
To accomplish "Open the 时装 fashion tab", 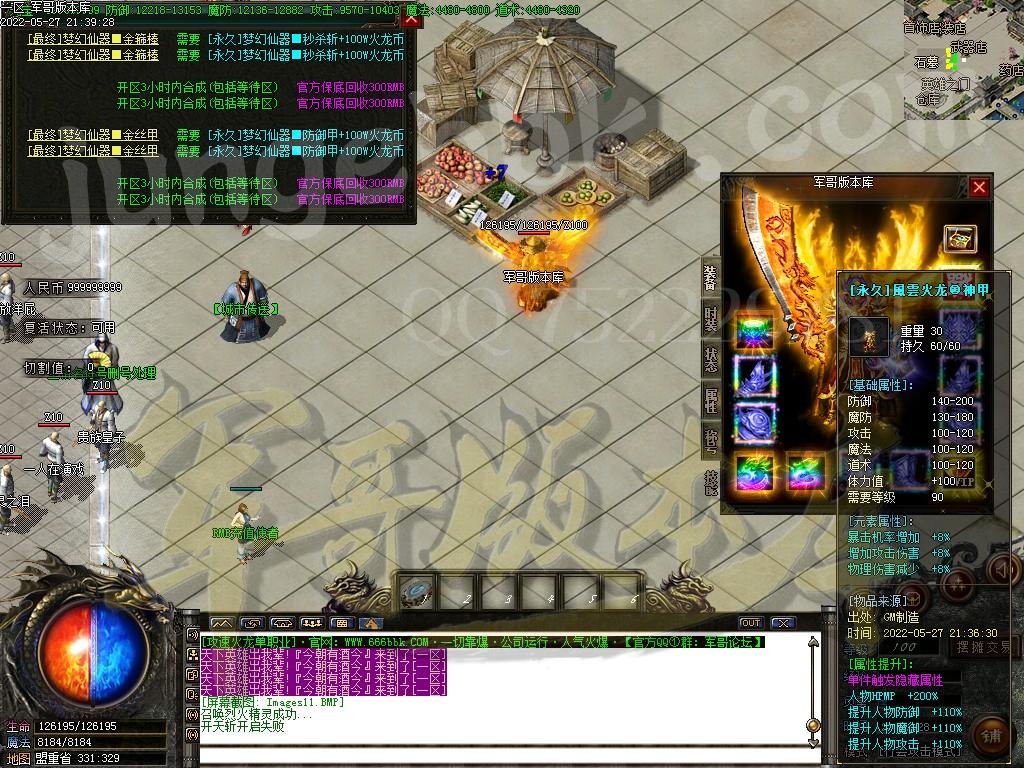I will (x=710, y=320).
